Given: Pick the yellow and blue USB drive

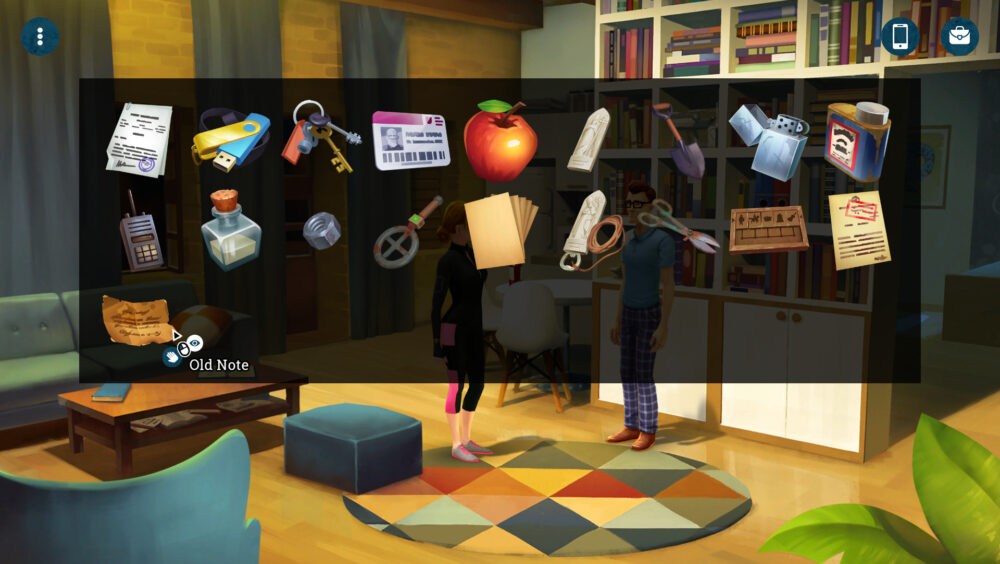Looking at the screenshot, I should click(x=231, y=139).
